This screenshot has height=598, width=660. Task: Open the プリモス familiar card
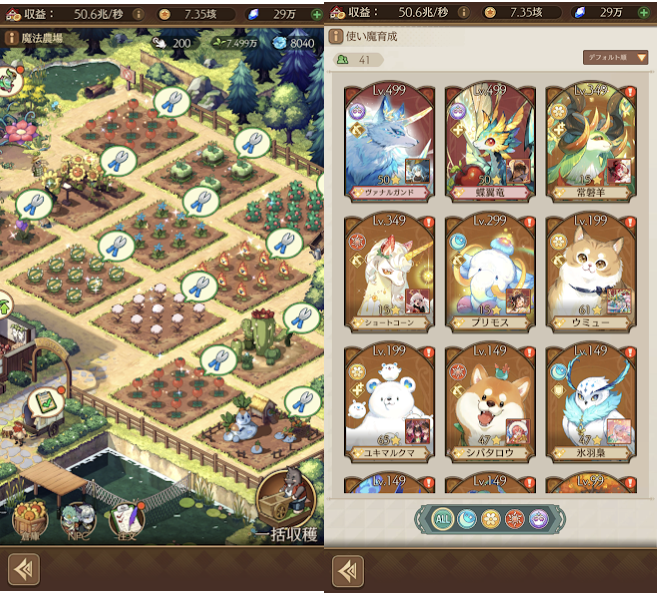pos(490,272)
